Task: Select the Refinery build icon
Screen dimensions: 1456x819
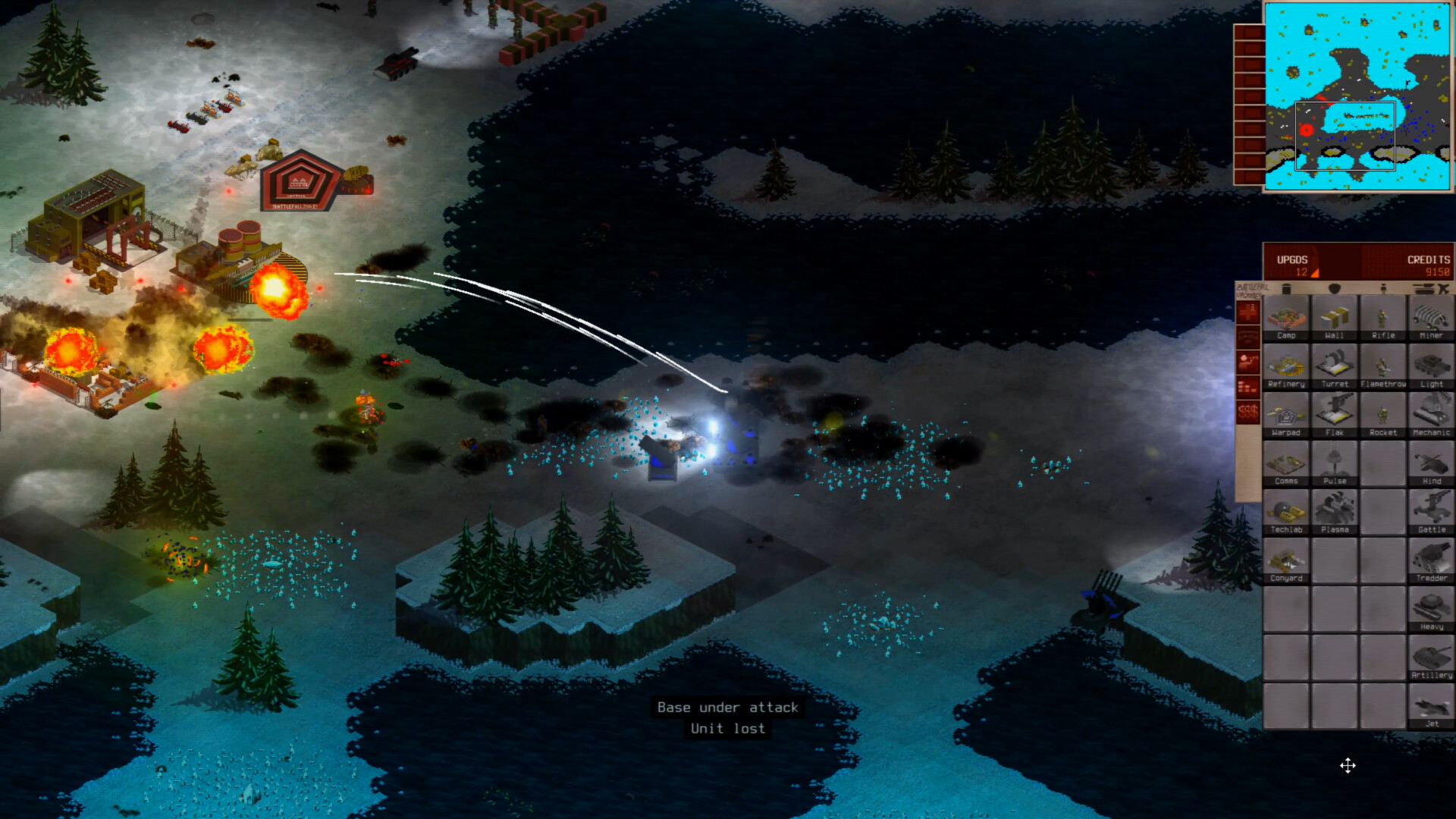Action: click(x=1287, y=368)
